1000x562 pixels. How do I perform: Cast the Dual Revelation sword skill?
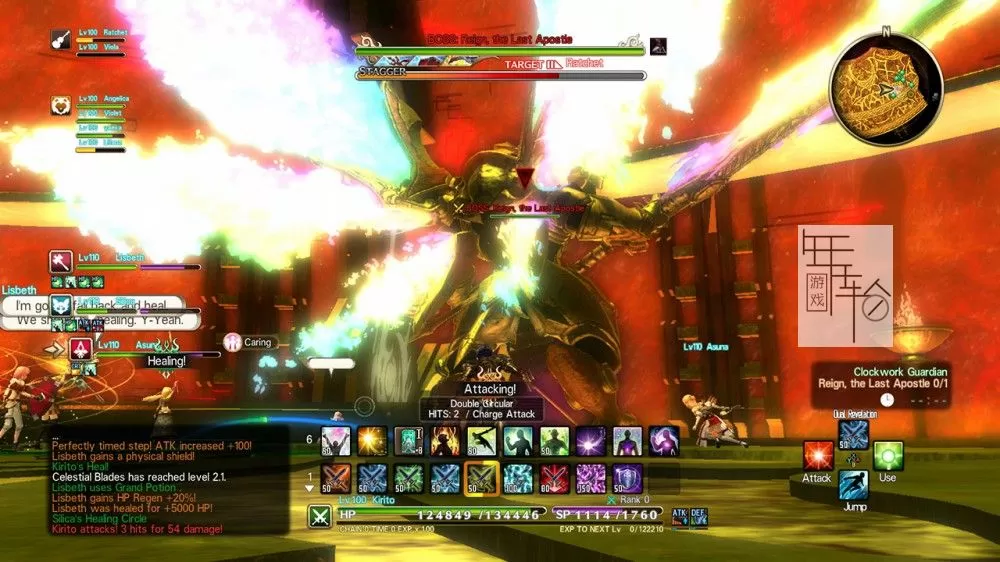tap(853, 433)
